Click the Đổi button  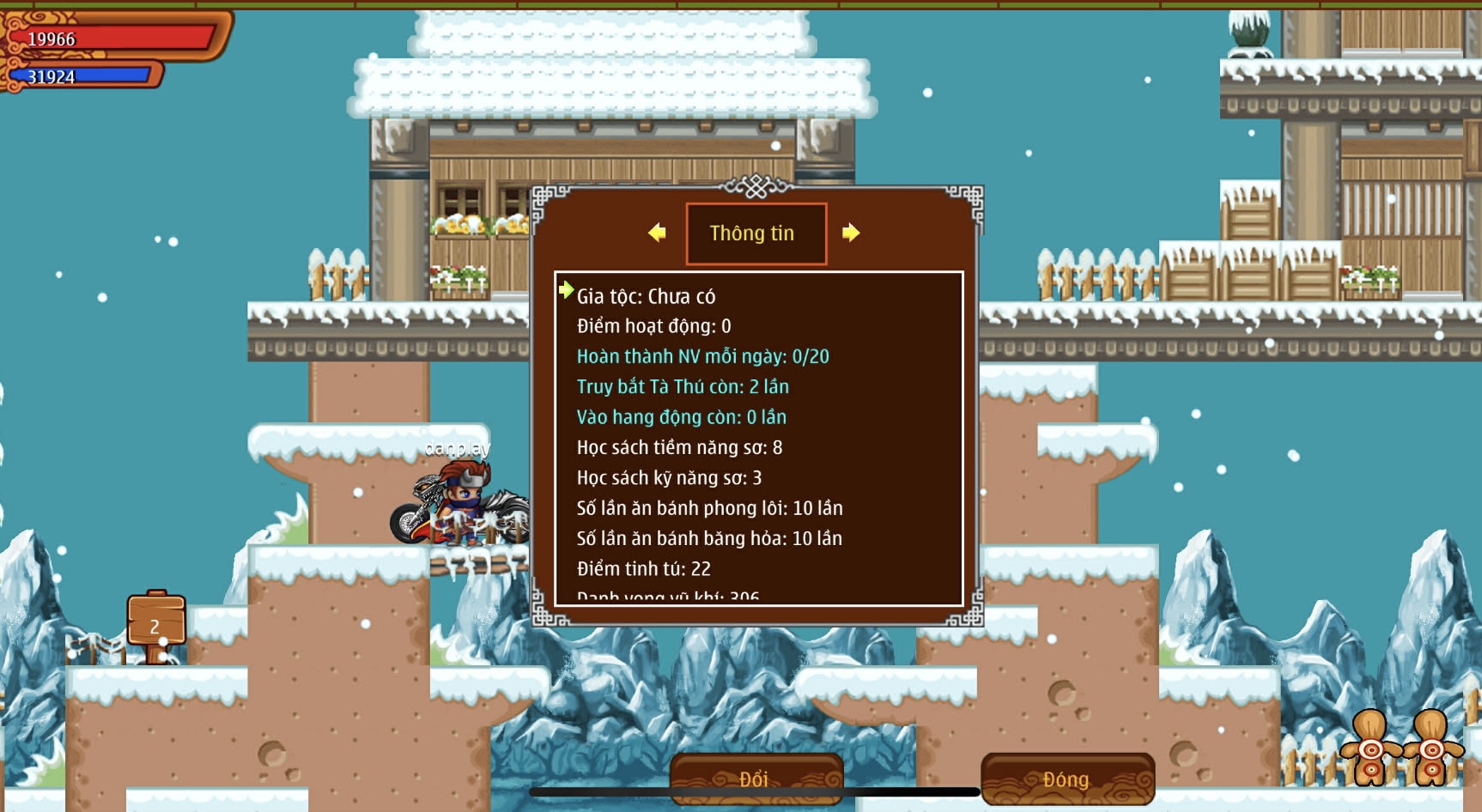pyautogui.click(x=756, y=779)
